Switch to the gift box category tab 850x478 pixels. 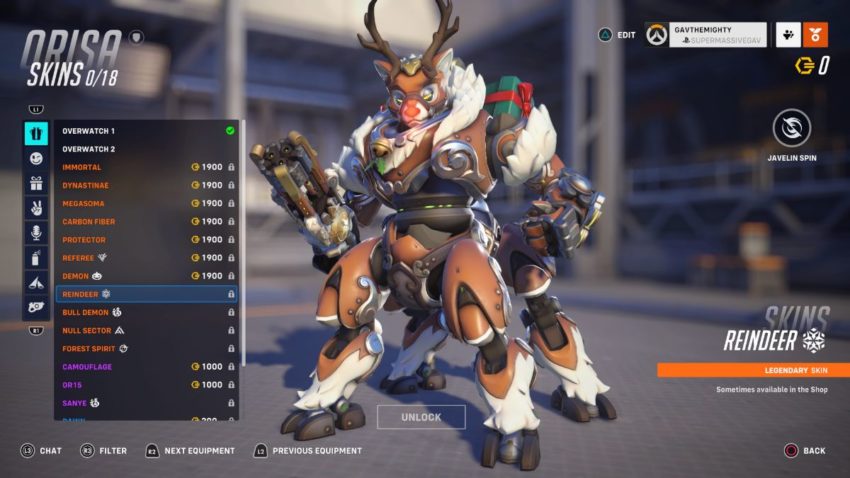click(36, 183)
